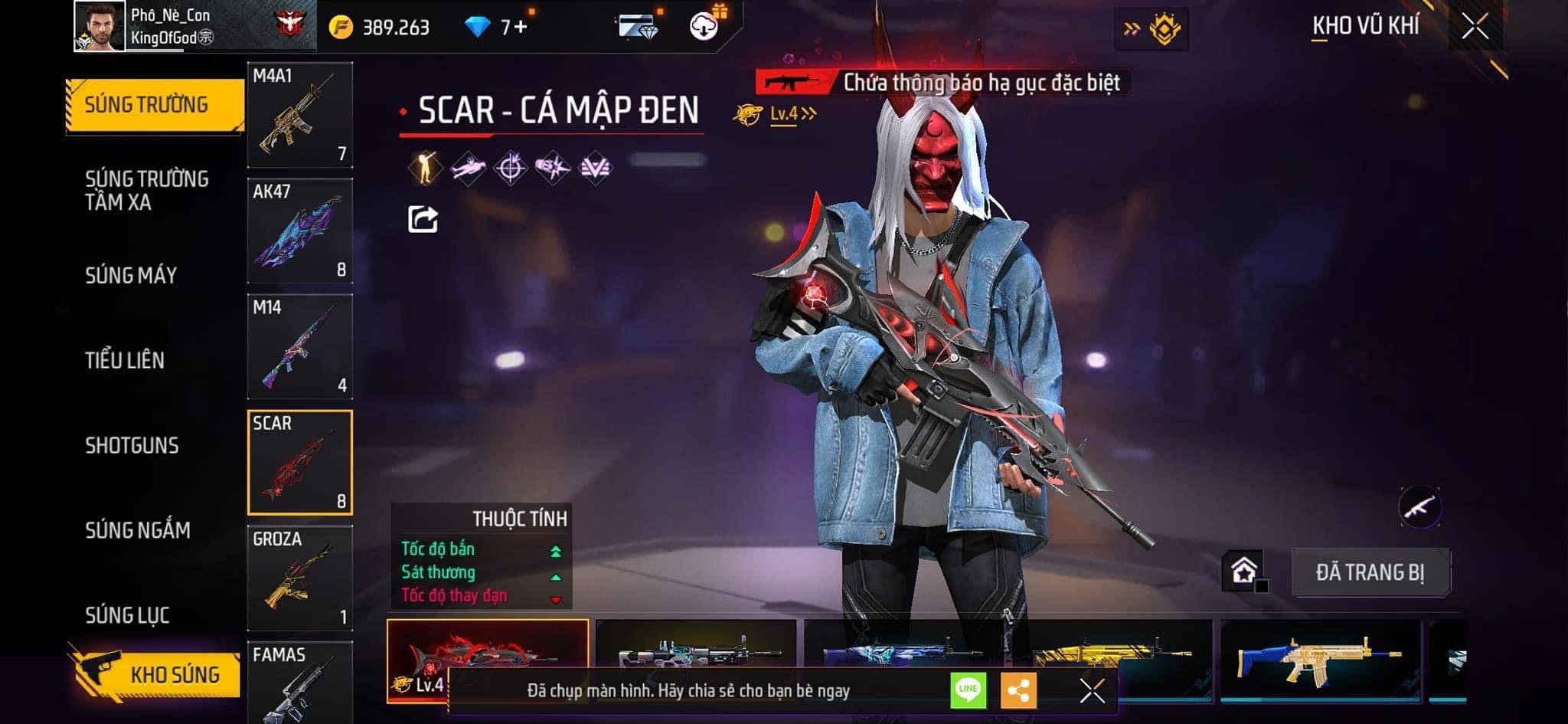The image size is (1568, 724).
Task: Open the Kho Súng gun storage button
Action: coord(157,674)
